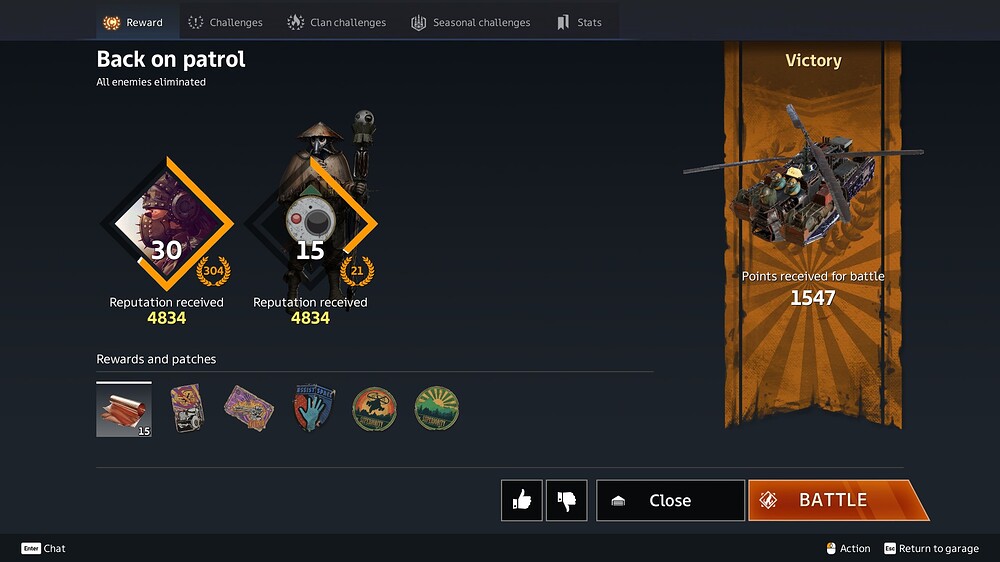Screen dimensions: 1000x562
Task: Open the level 30 faction reputation badge
Action: pos(167,223)
